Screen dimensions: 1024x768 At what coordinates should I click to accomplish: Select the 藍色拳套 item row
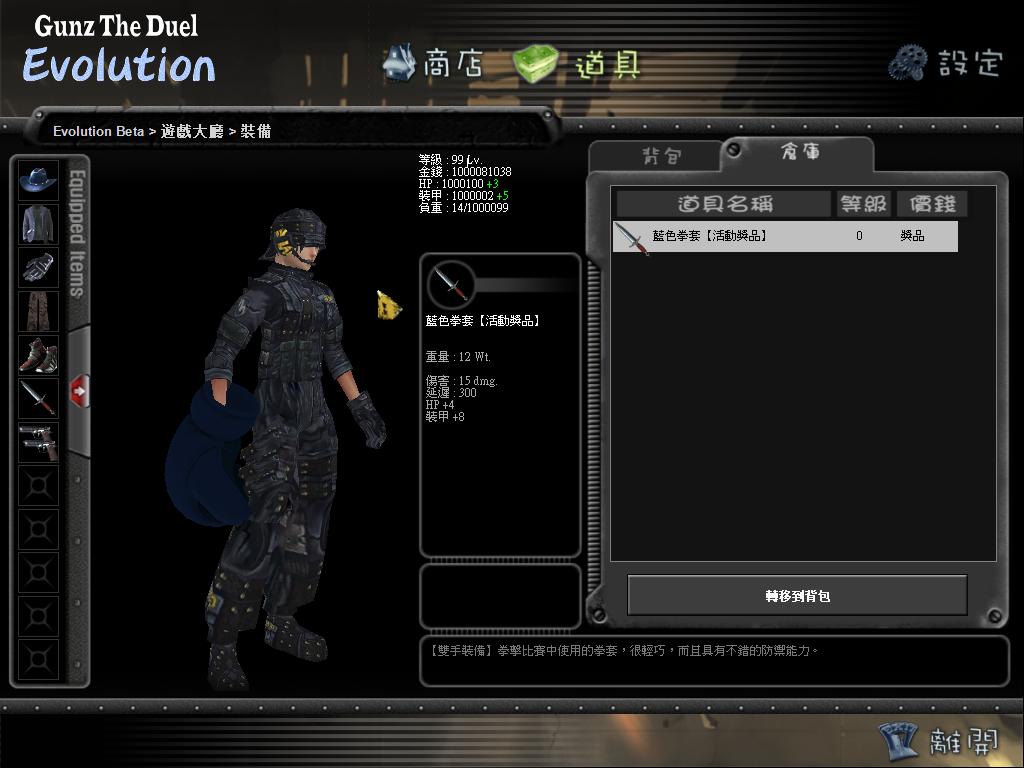(785, 237)
